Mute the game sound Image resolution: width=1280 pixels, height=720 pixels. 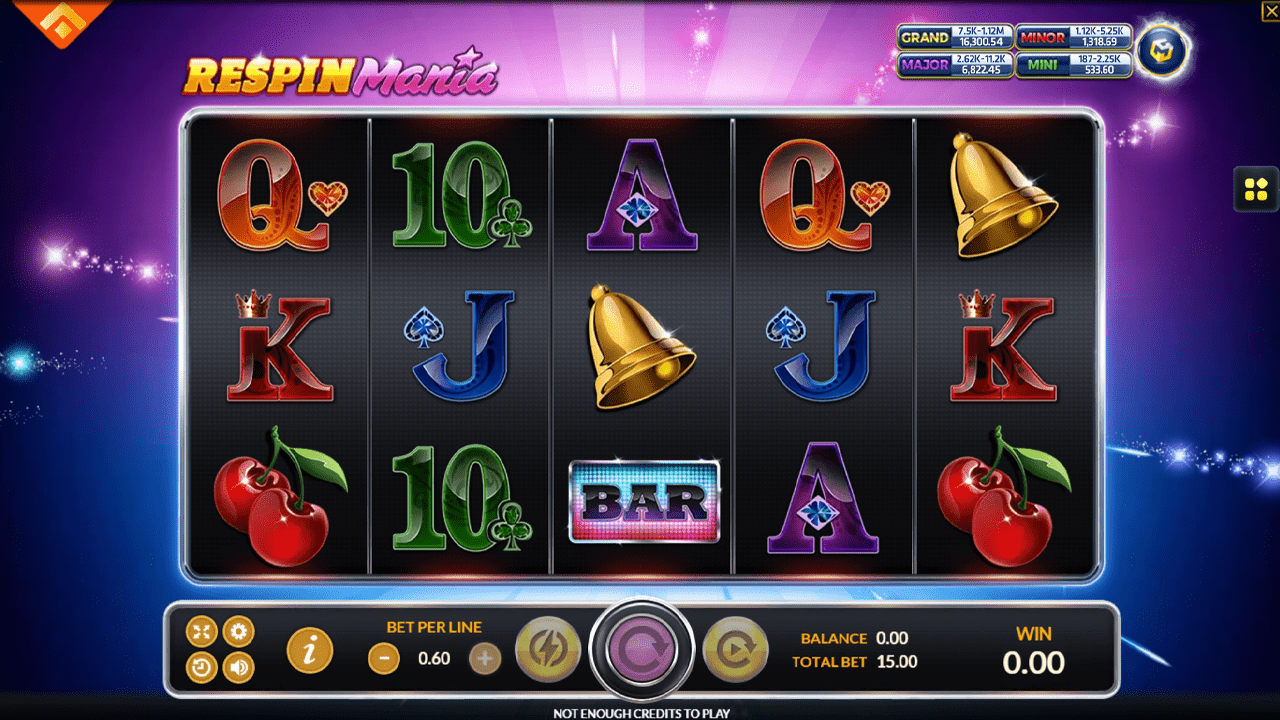click(x=237, y=666)
